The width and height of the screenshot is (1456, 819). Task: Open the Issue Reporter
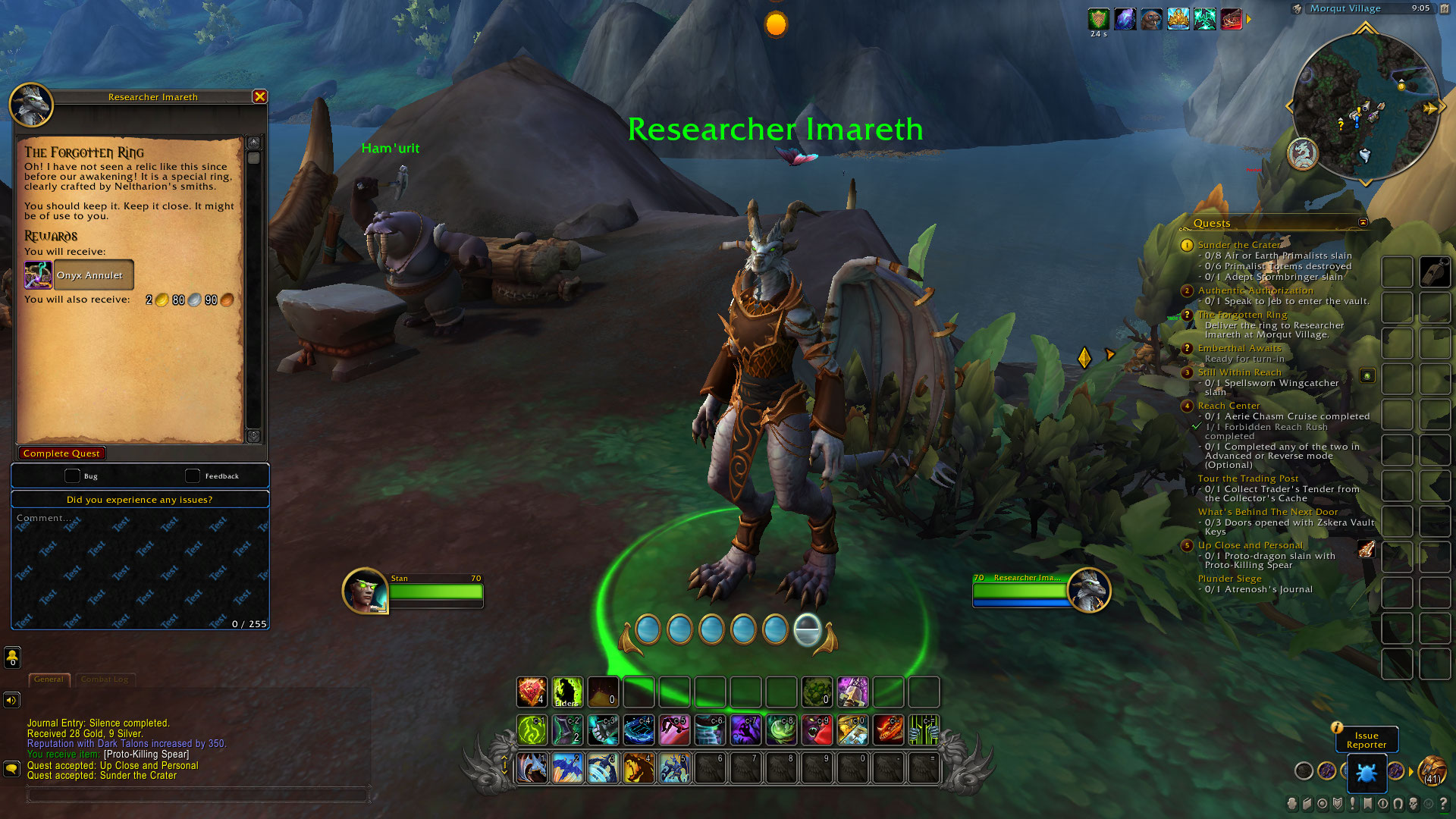(1366, 740)
